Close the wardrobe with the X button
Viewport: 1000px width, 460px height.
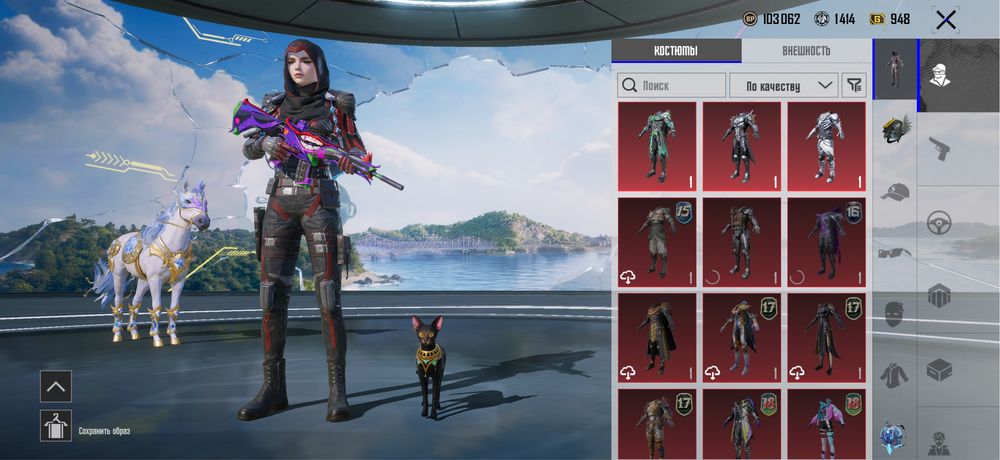pos(945,19)
